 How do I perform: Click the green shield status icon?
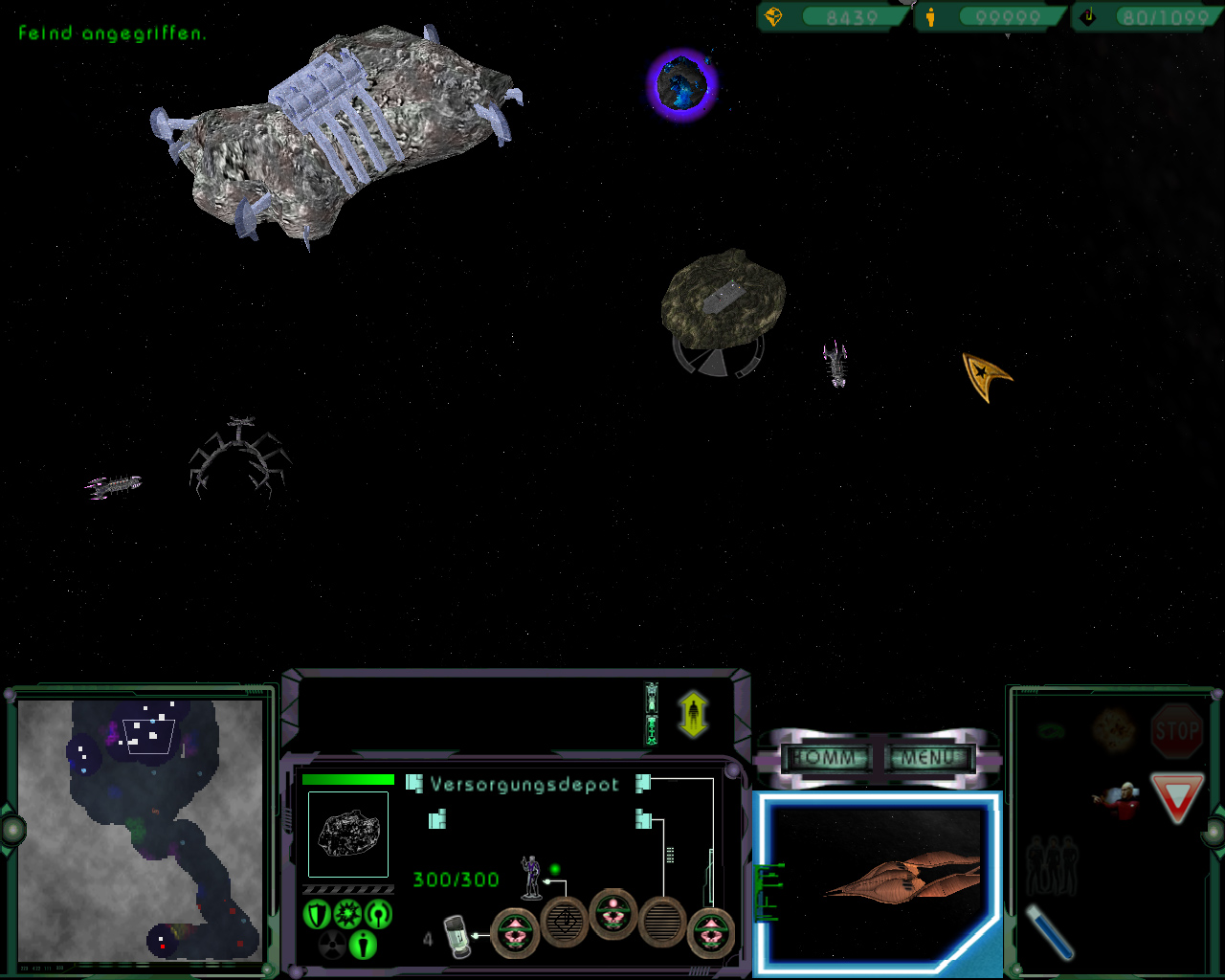coord(317,915)
